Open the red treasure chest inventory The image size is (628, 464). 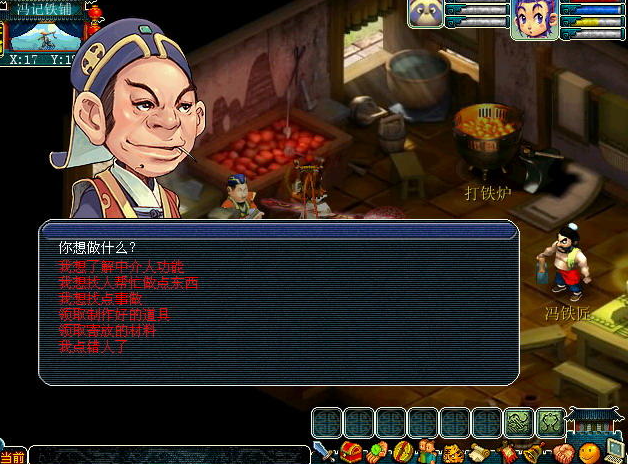[x=349, y=453]
